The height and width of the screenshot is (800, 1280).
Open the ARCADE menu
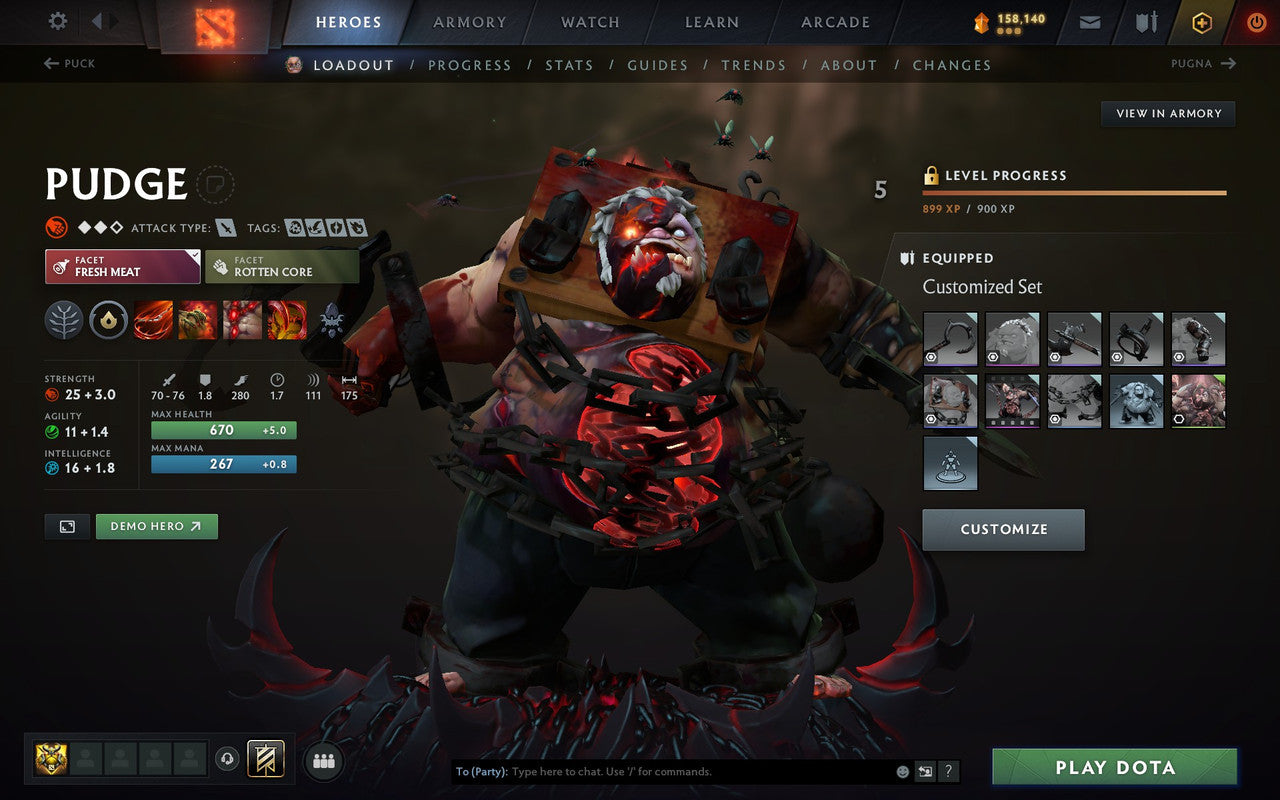835,22
